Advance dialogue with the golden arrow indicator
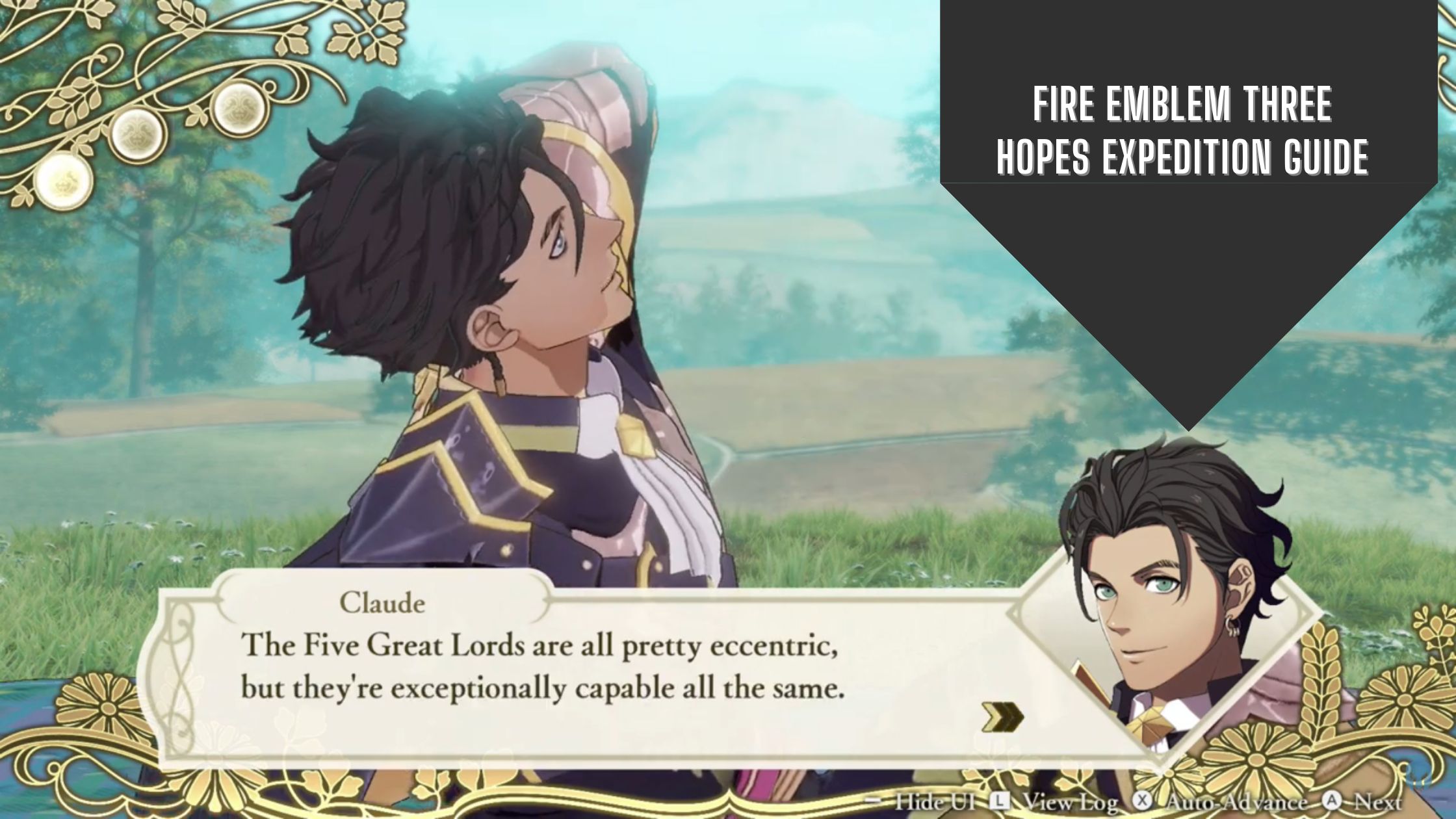This screenshot has height=819, width=1456. pos(1002,718)
